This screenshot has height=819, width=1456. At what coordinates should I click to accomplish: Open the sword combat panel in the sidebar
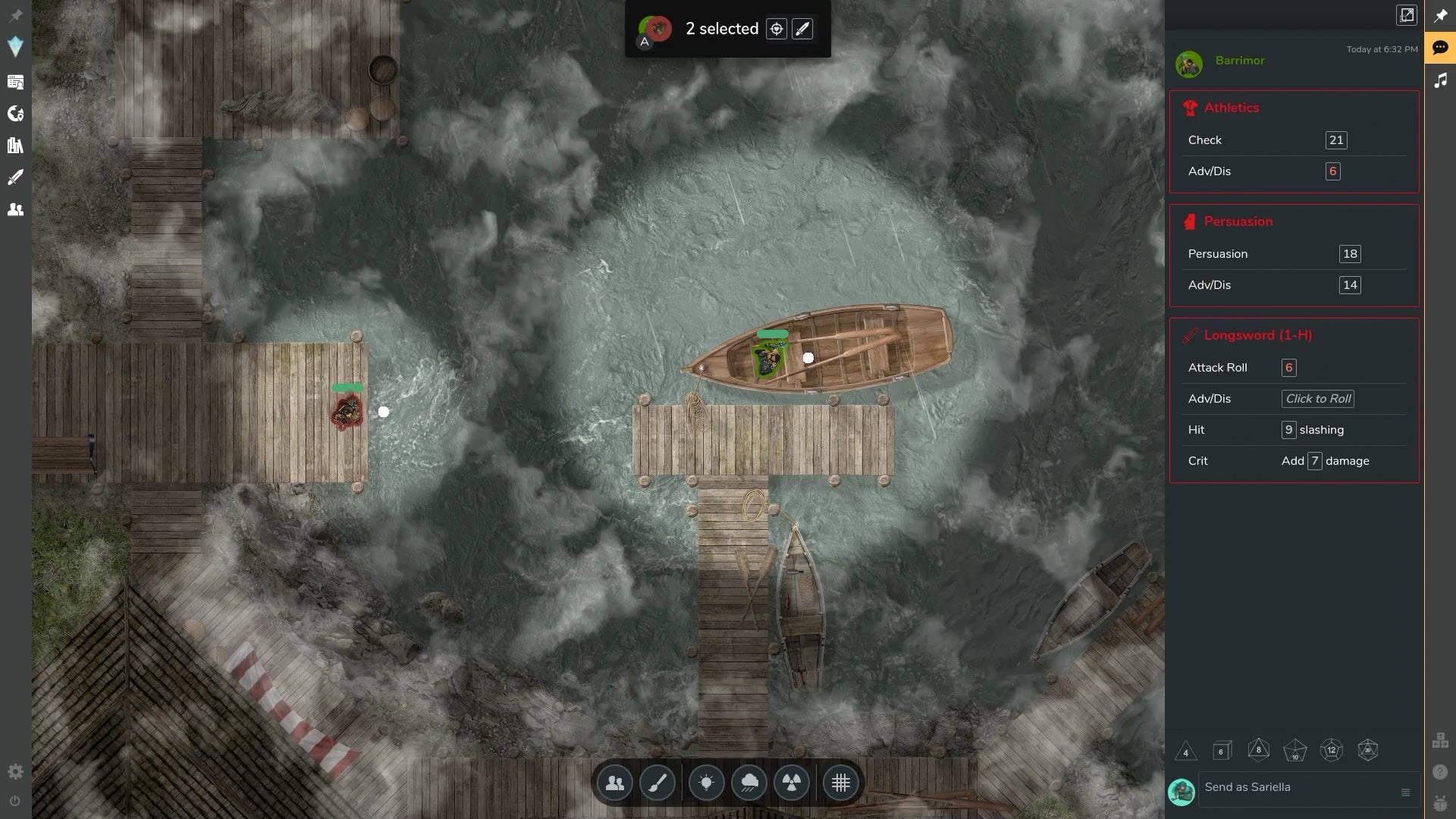(x=16, y=177)
